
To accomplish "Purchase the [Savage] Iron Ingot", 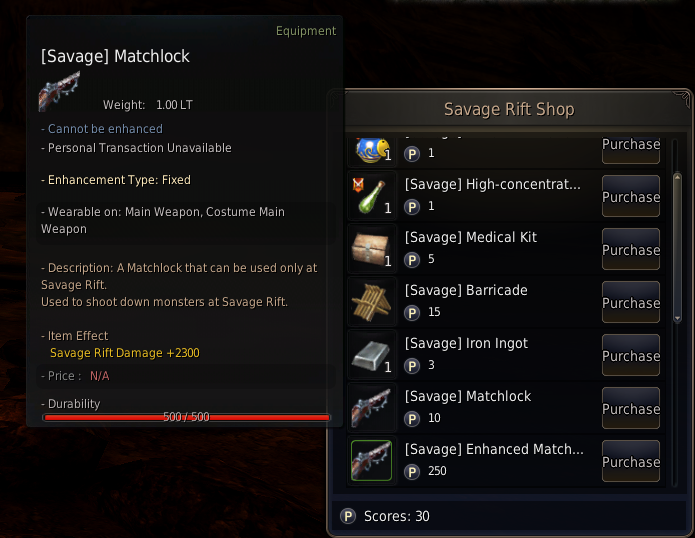I will 630,355.
